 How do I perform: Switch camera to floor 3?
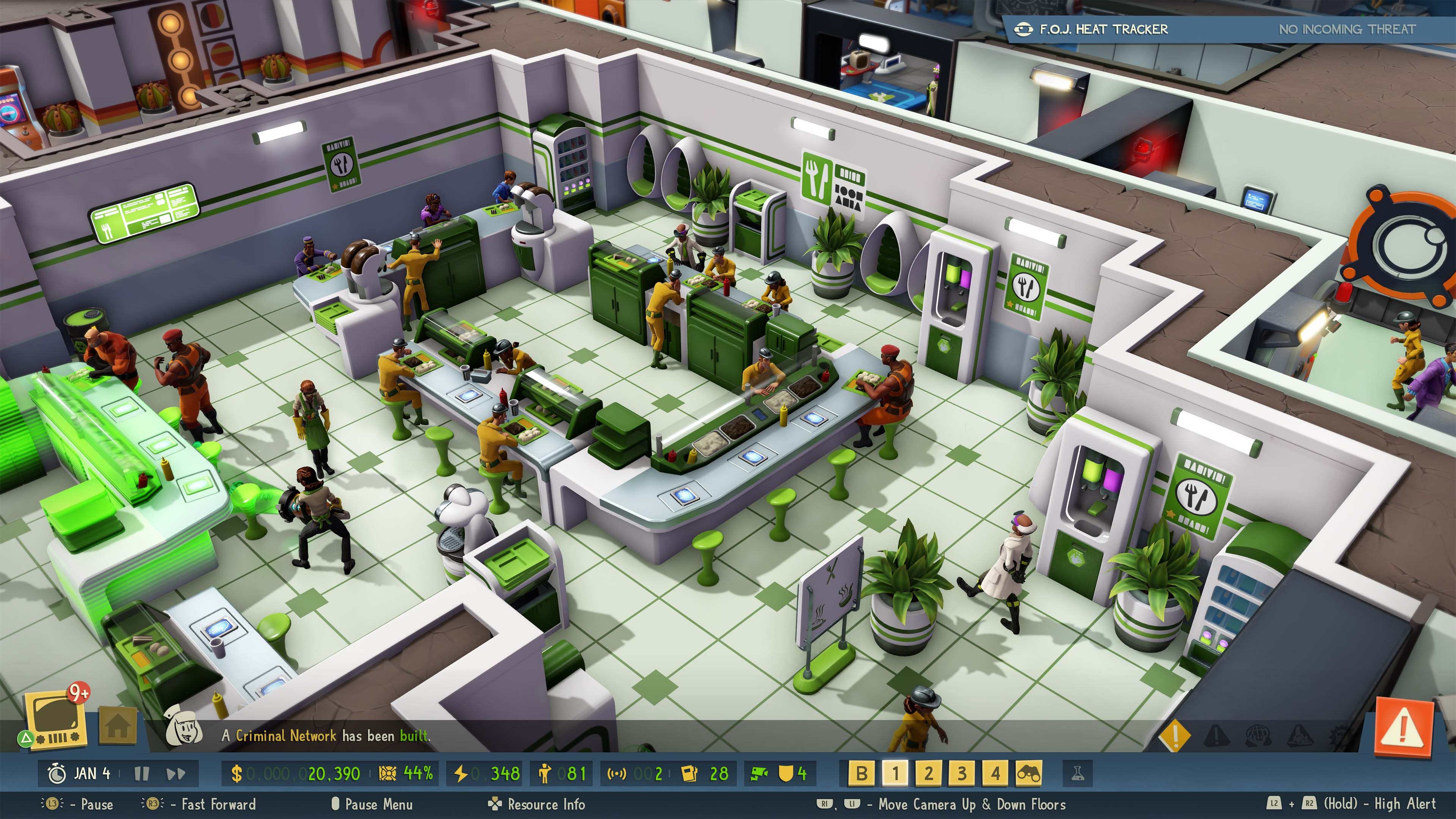(x=962, y=773)
